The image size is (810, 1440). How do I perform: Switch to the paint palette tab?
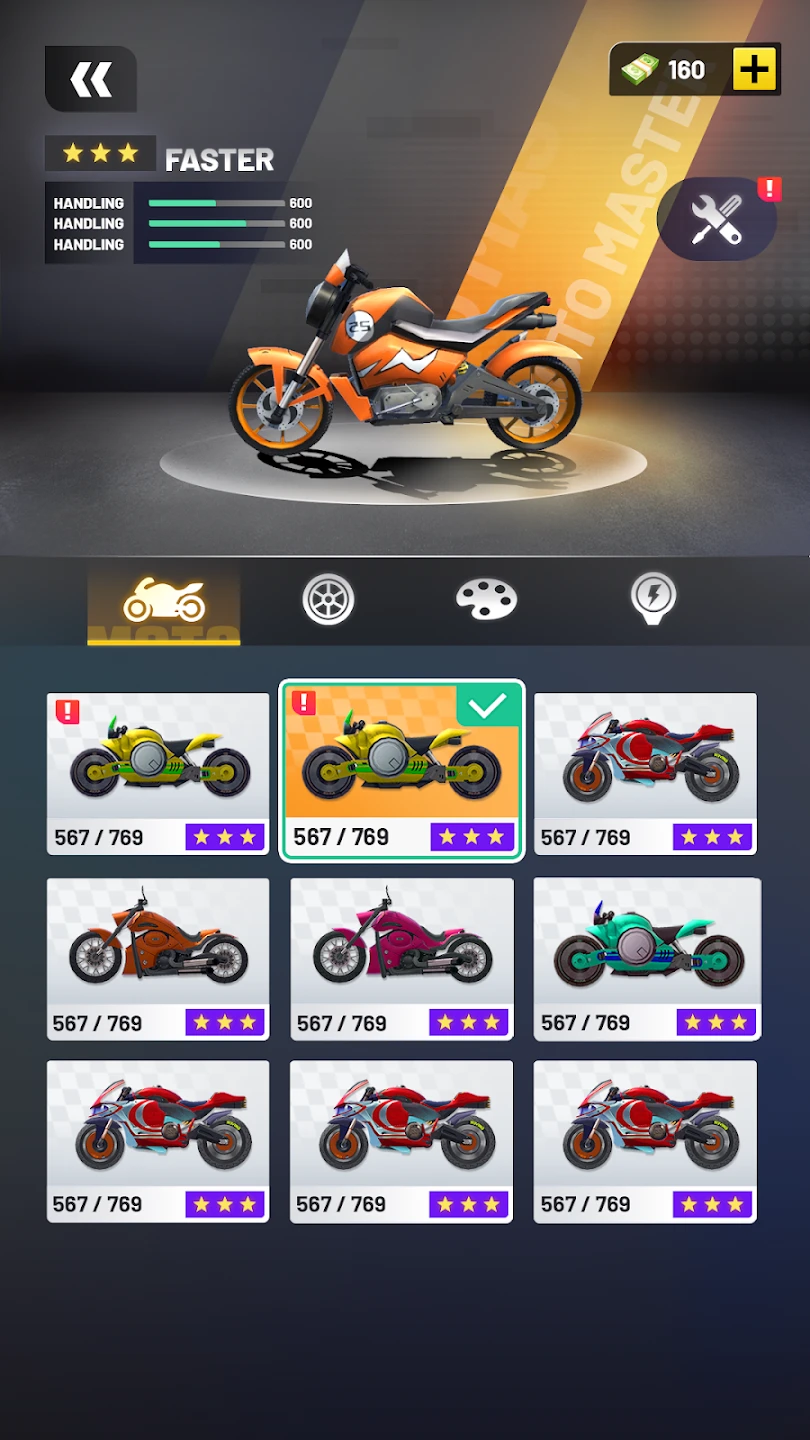(x=486, y=600)
